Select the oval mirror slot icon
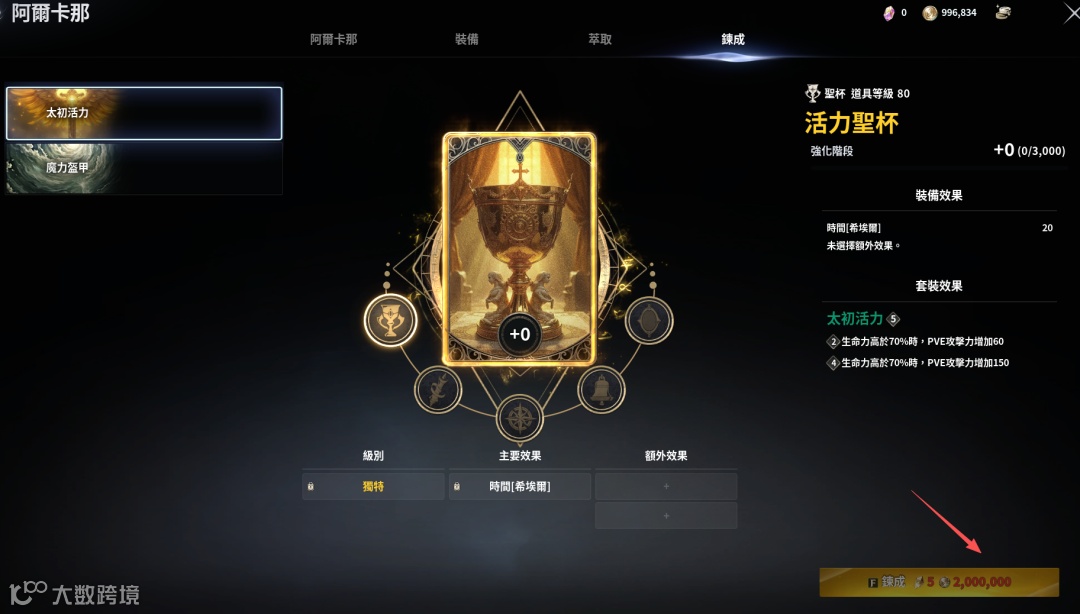The height and width of the screenshot is (614, 1080). [x=649, y=321]
